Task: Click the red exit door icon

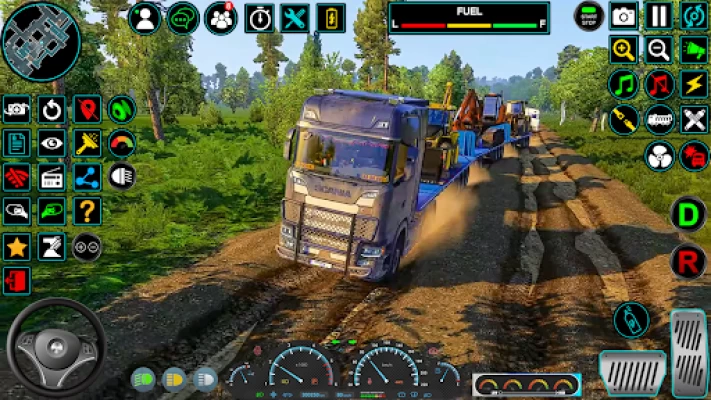Action: click(16, 280)
